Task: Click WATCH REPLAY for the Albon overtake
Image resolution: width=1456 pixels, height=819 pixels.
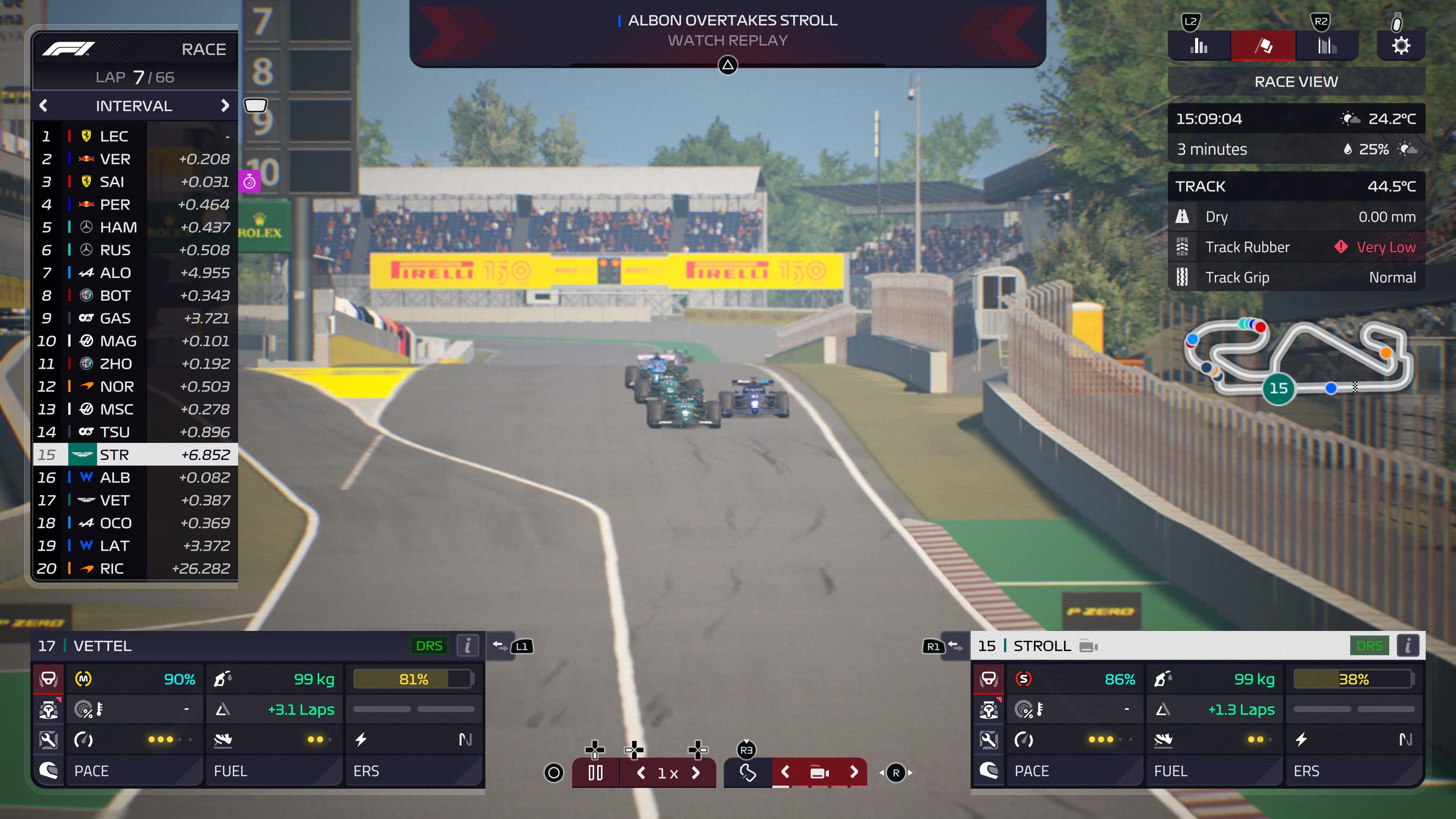Action: (728, 40)
